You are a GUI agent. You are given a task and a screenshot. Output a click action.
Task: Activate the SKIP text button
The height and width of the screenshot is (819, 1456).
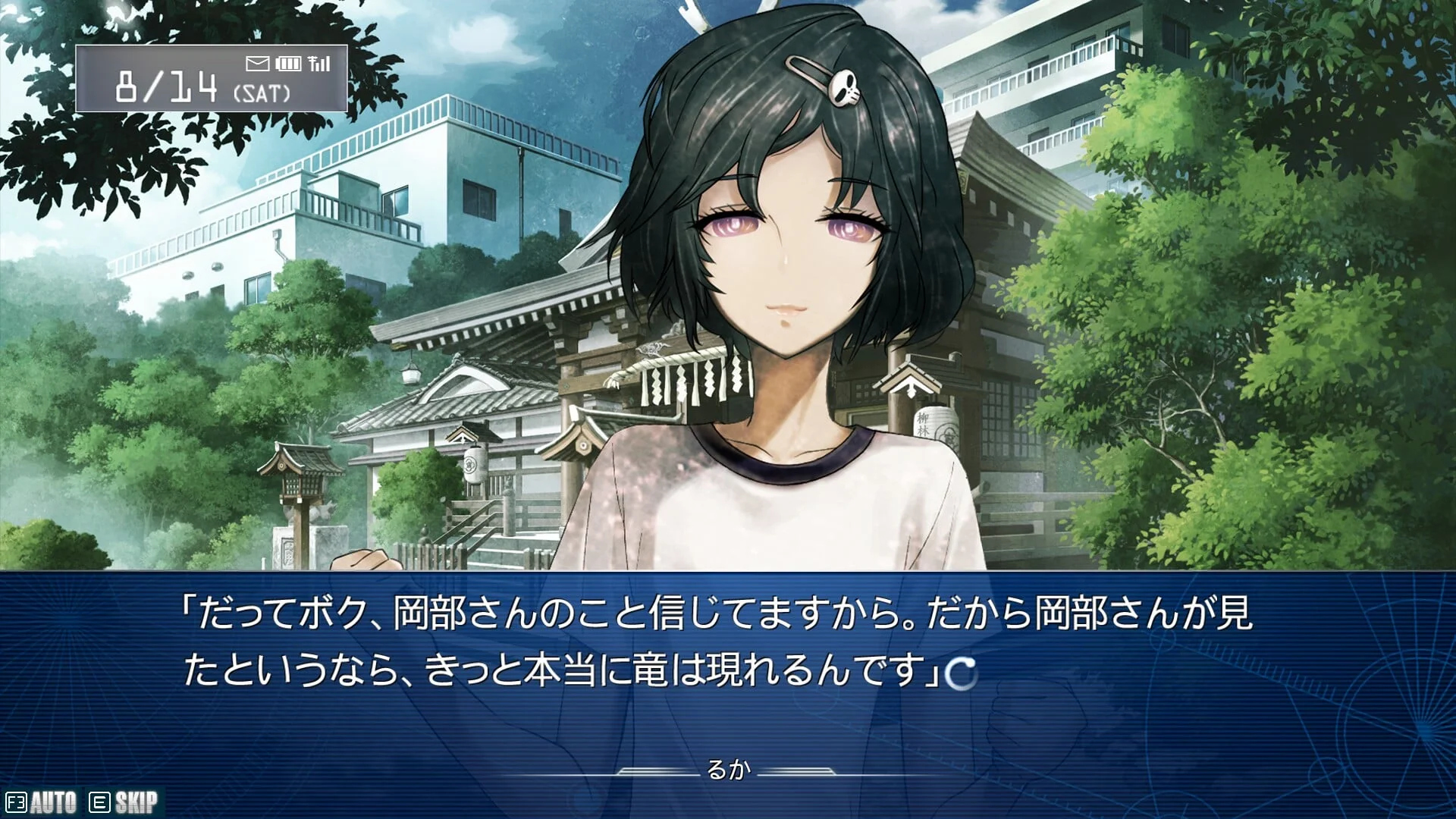(124, 802)
